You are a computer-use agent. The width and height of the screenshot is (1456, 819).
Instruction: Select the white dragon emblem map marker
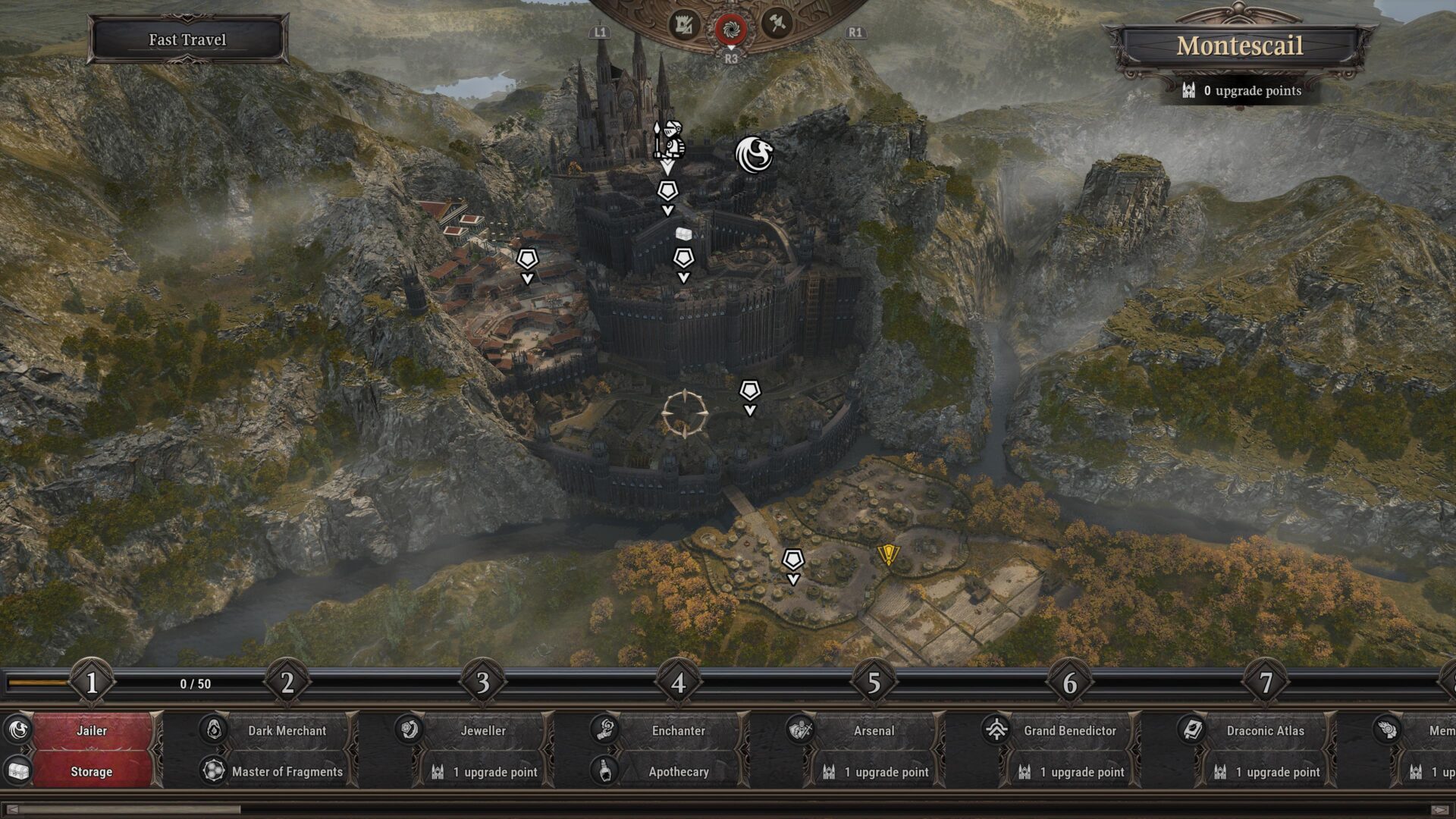click(x=754, y=154)
